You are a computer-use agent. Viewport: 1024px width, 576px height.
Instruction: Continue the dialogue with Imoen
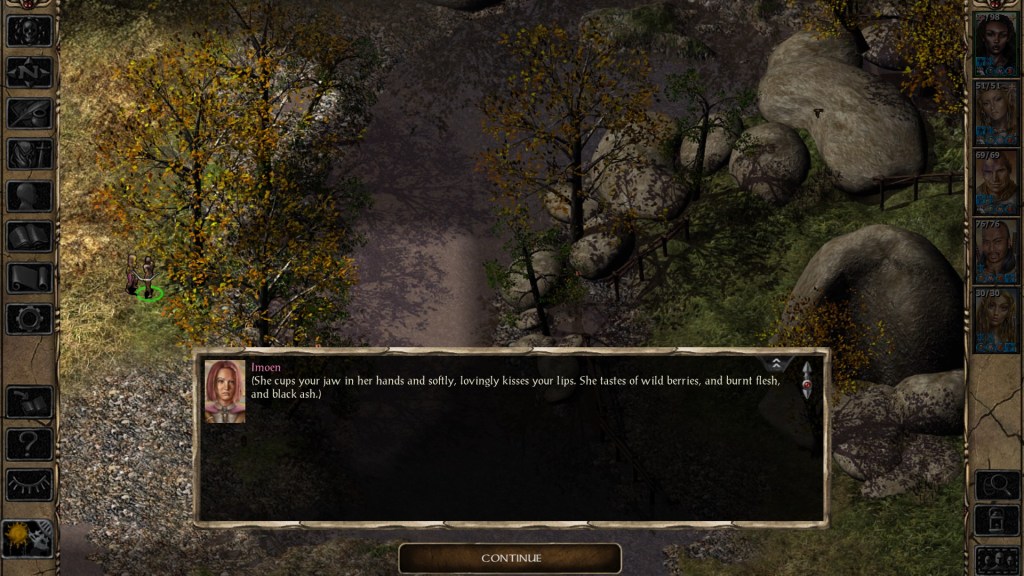pos(510,558)
